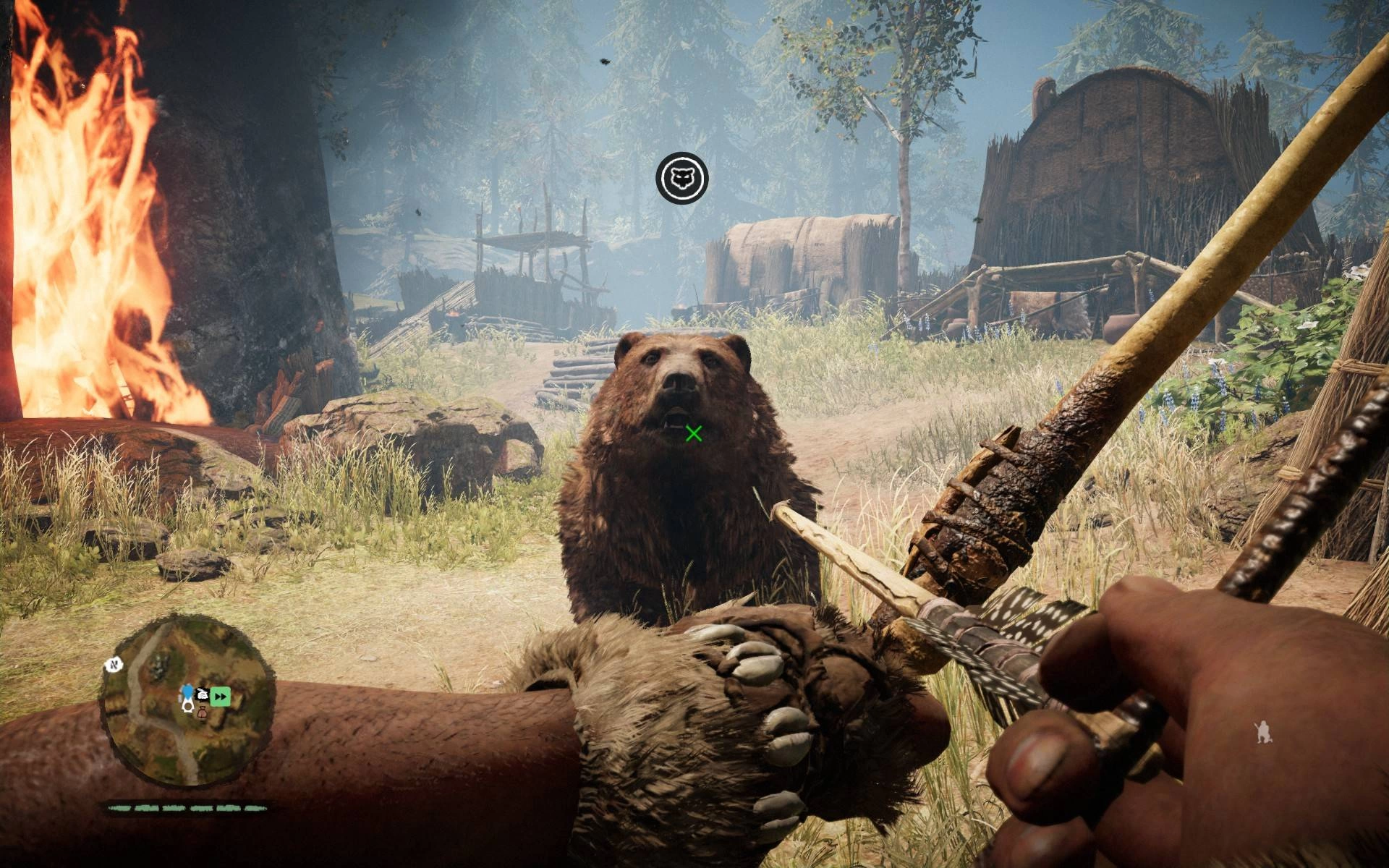Select the green fast-travel marker on minimap

221,697
